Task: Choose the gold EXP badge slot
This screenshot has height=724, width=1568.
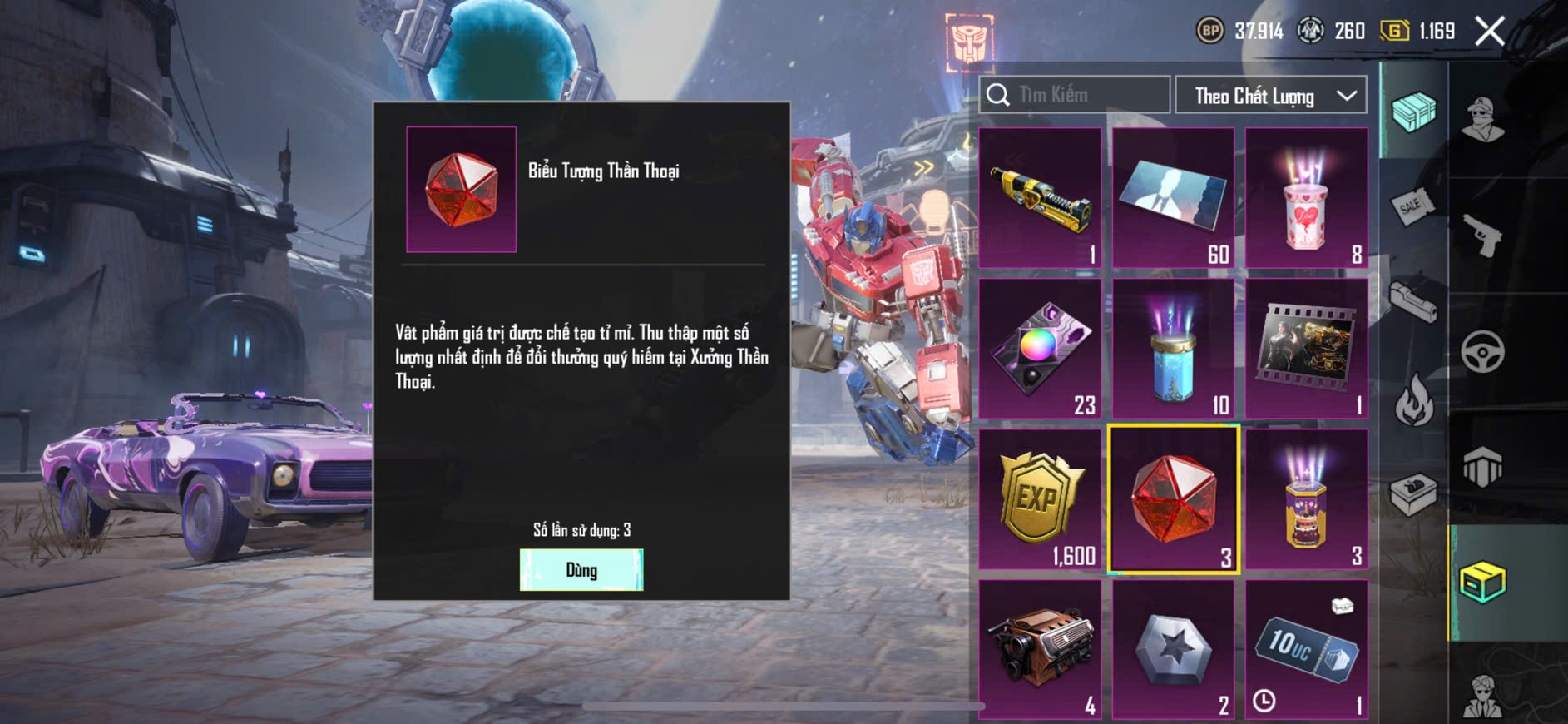Action: [1041, 499]
